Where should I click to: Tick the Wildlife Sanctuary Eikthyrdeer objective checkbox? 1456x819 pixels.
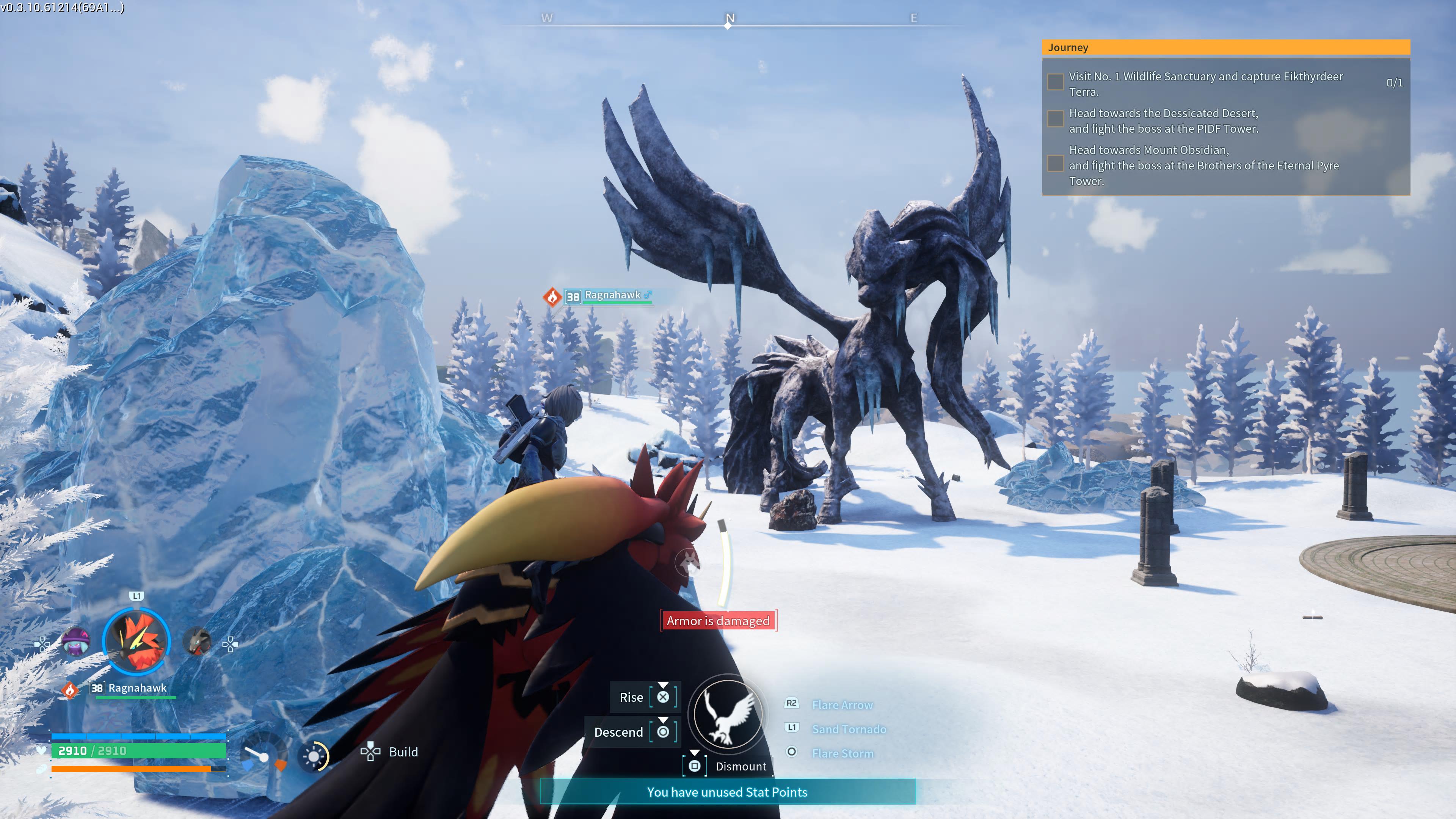click(1055, 83)
